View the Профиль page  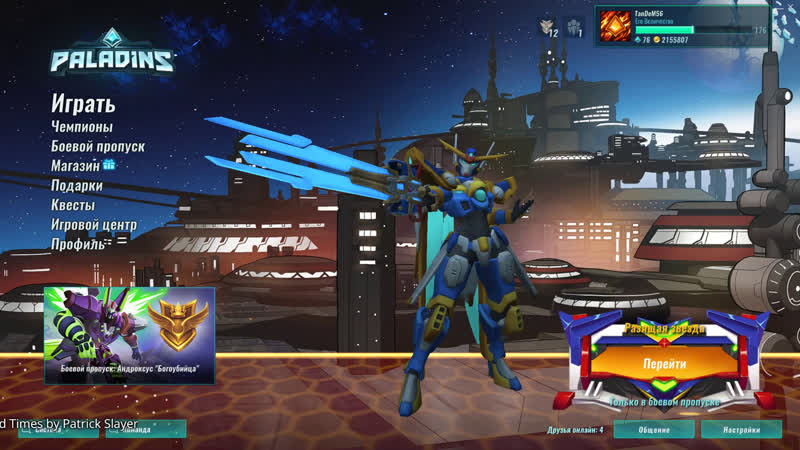(x=78, y=244)
